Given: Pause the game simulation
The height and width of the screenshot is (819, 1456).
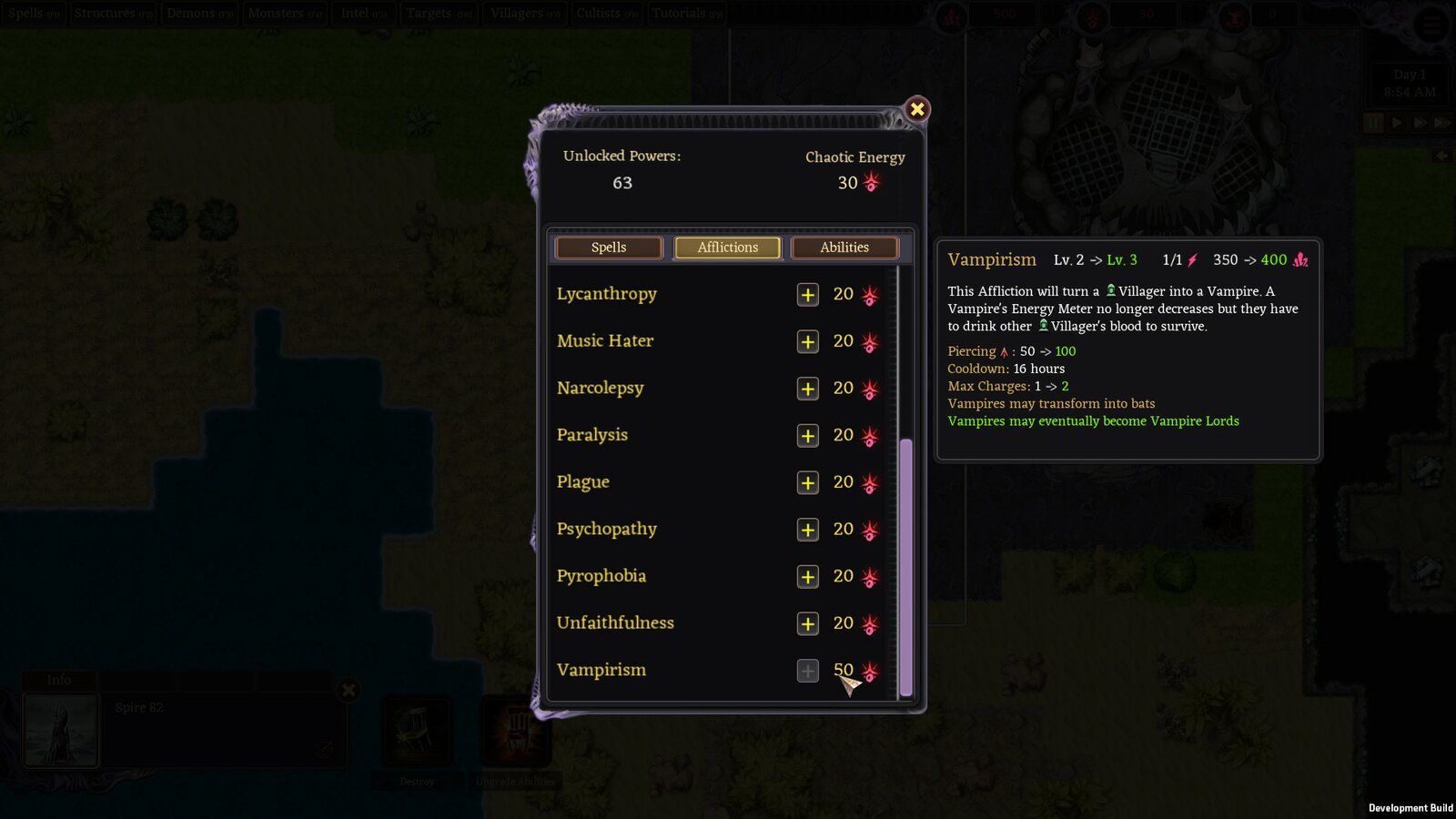Looking at the screenshot, I should point(1372,122).
